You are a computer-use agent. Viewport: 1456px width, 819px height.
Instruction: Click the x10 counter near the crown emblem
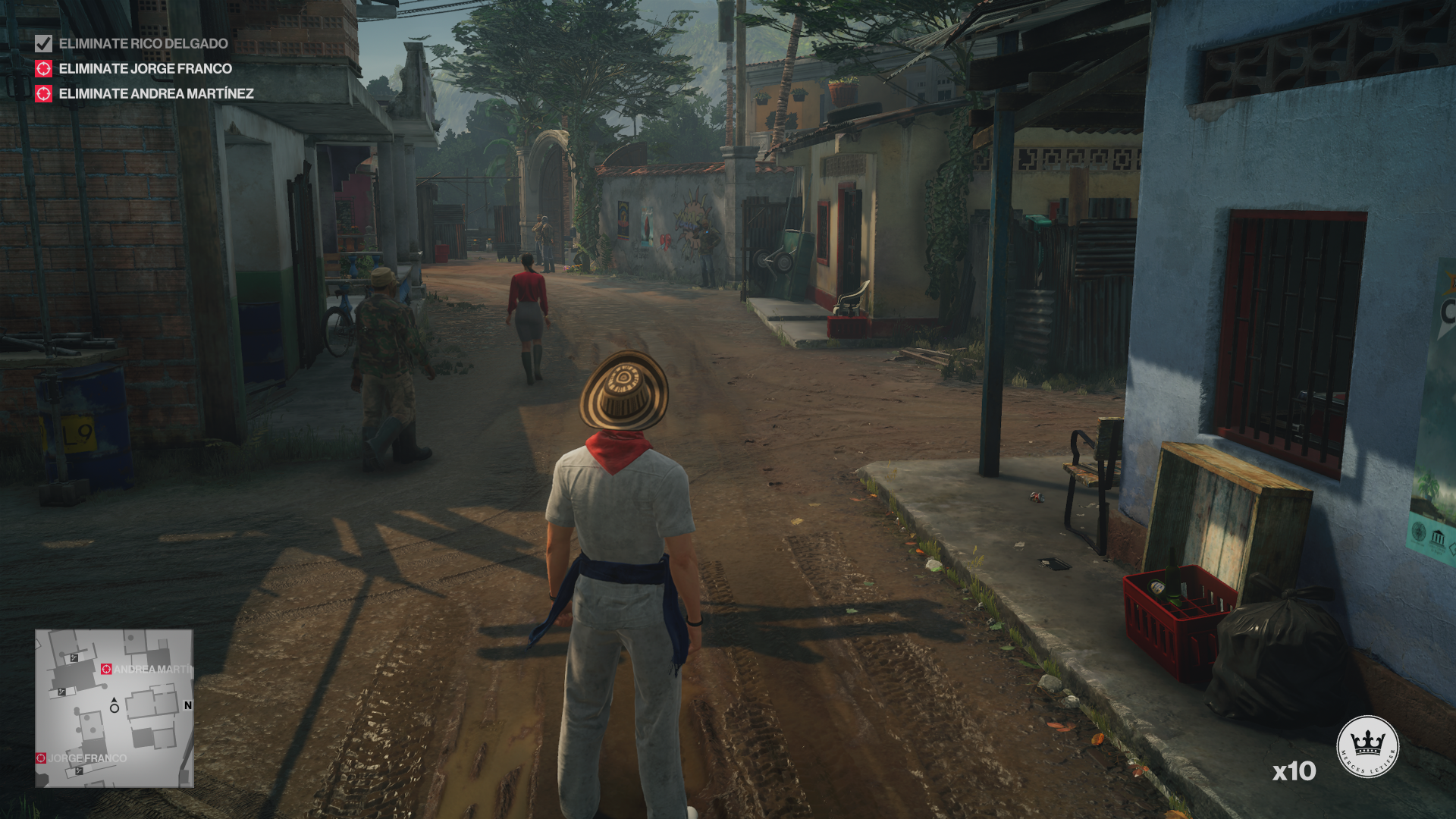point(1293,771)
